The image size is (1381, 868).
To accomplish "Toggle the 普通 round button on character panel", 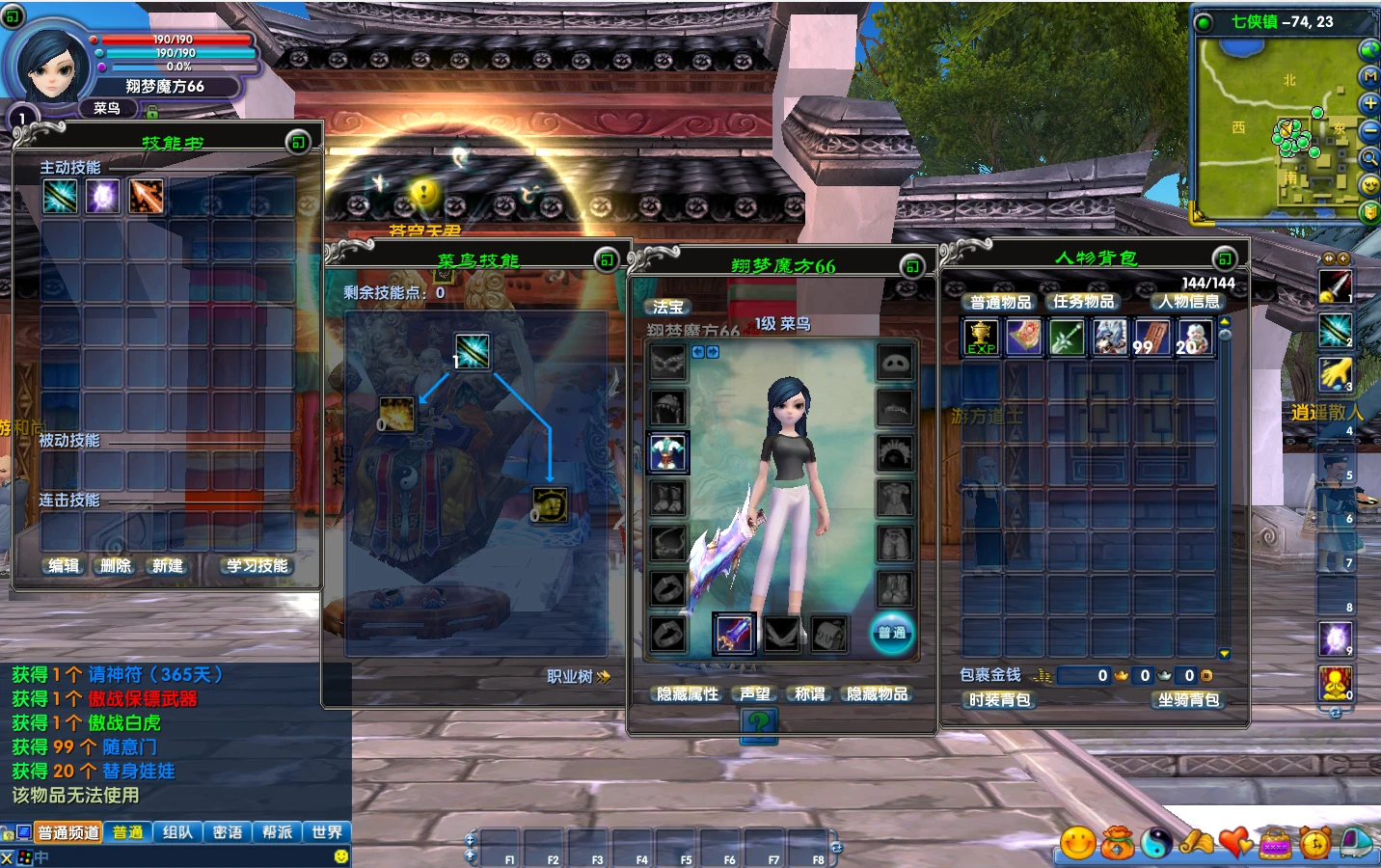I will [892, 633].
